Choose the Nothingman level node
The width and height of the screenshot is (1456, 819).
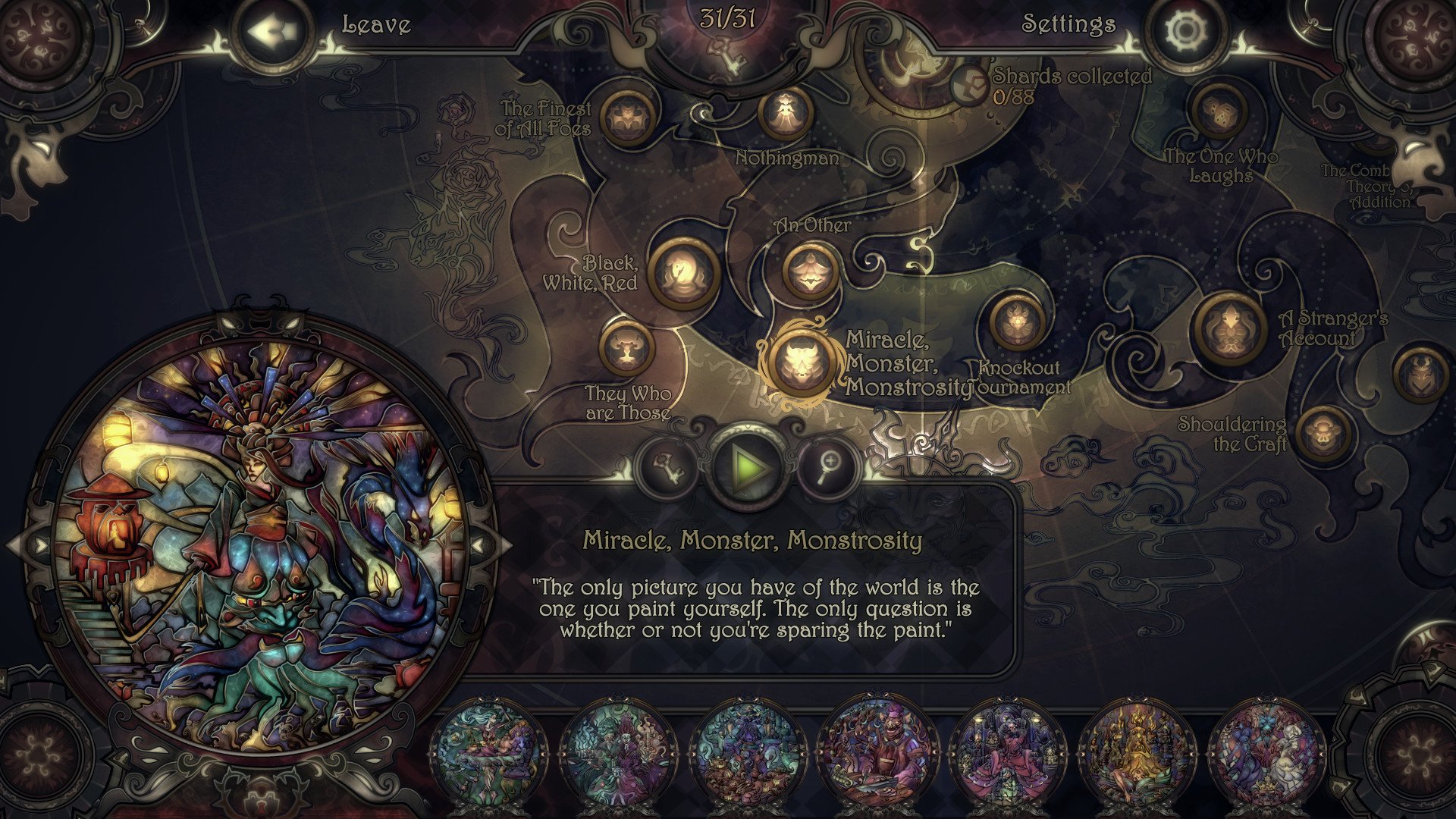click(786, 113)
